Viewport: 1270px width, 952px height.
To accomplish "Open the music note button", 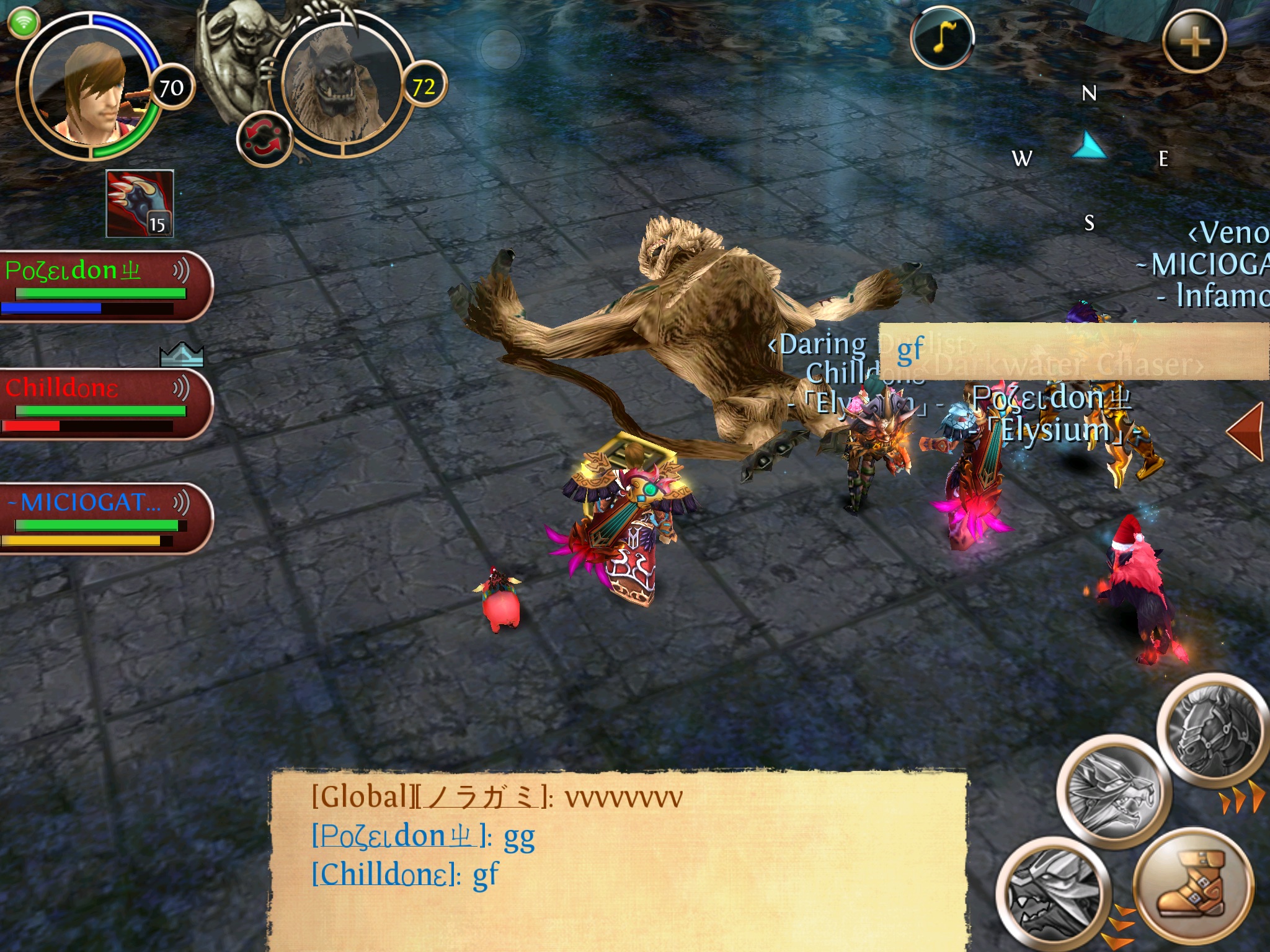I will click(x=941, y=37).
